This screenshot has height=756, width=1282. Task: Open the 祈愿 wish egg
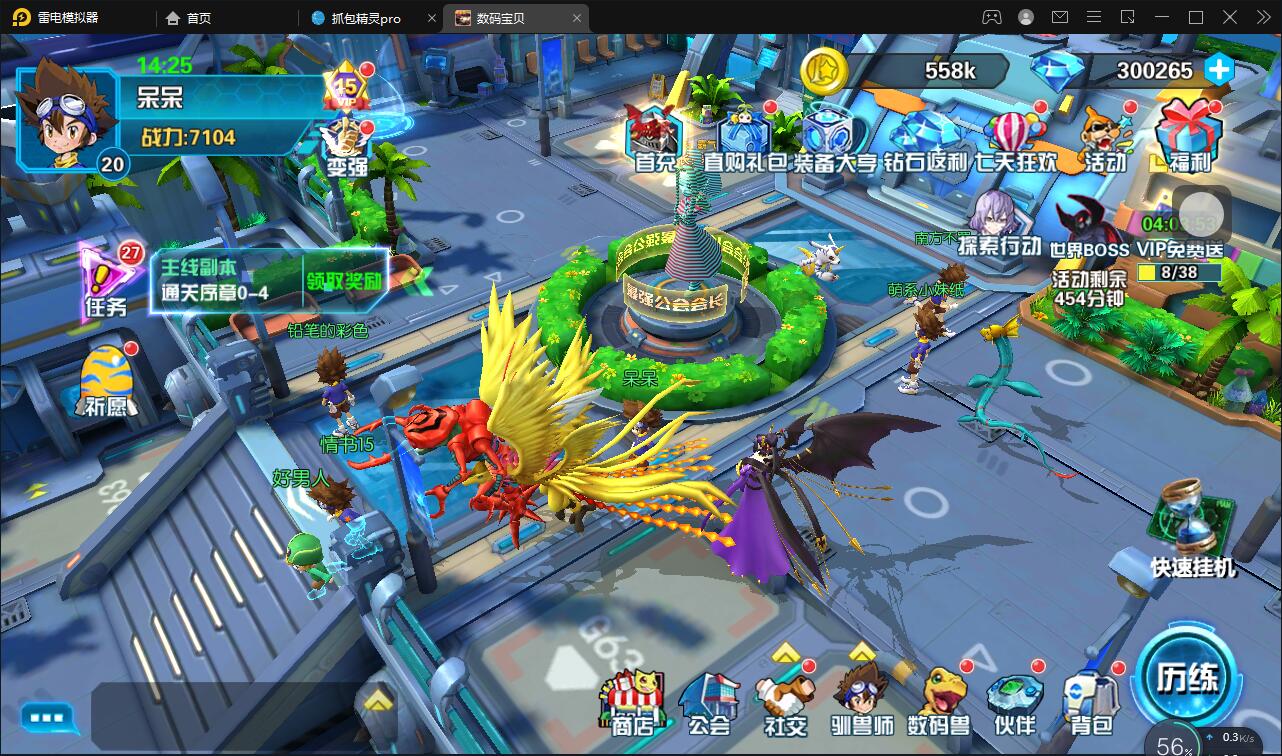click(106, 381)
